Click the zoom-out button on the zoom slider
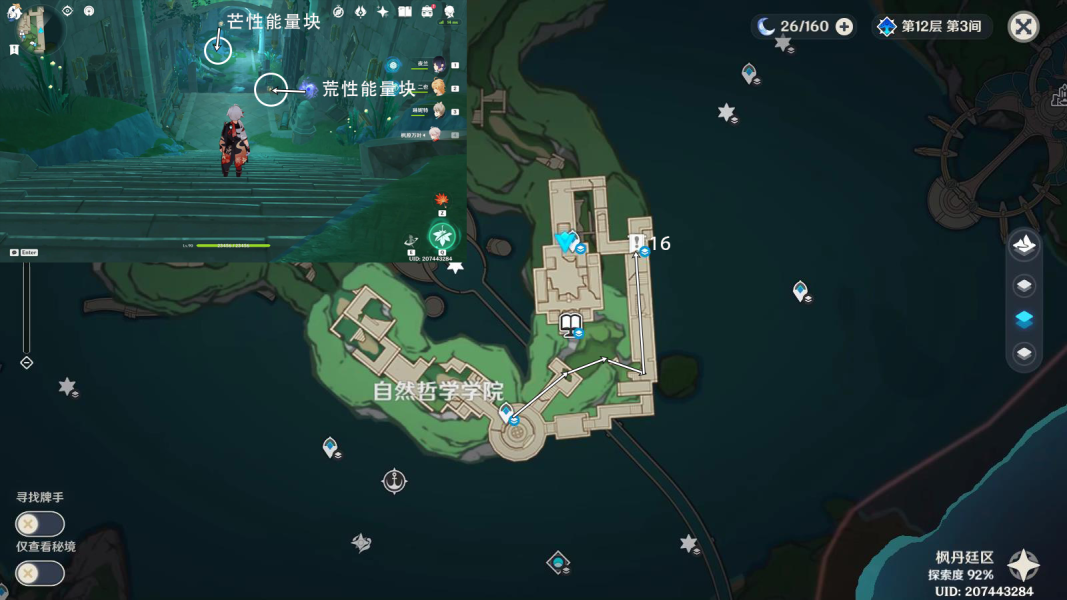Screen dimensions: 1067x600 [x=27, y=363]
